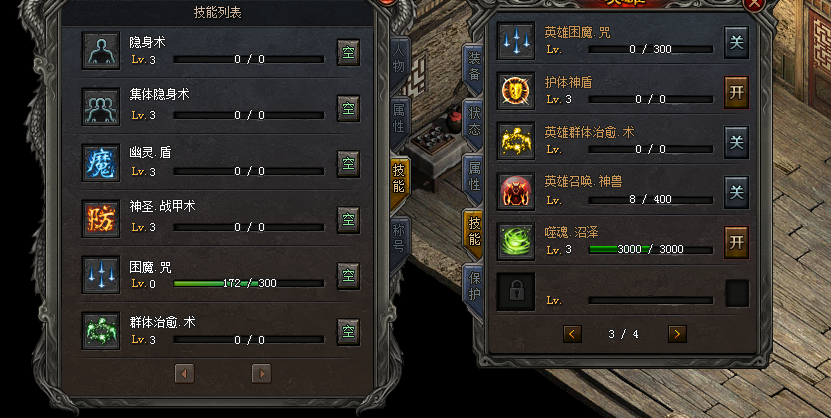Go to the next hero skill page
The image size is (831, 418).
(677, 333)
